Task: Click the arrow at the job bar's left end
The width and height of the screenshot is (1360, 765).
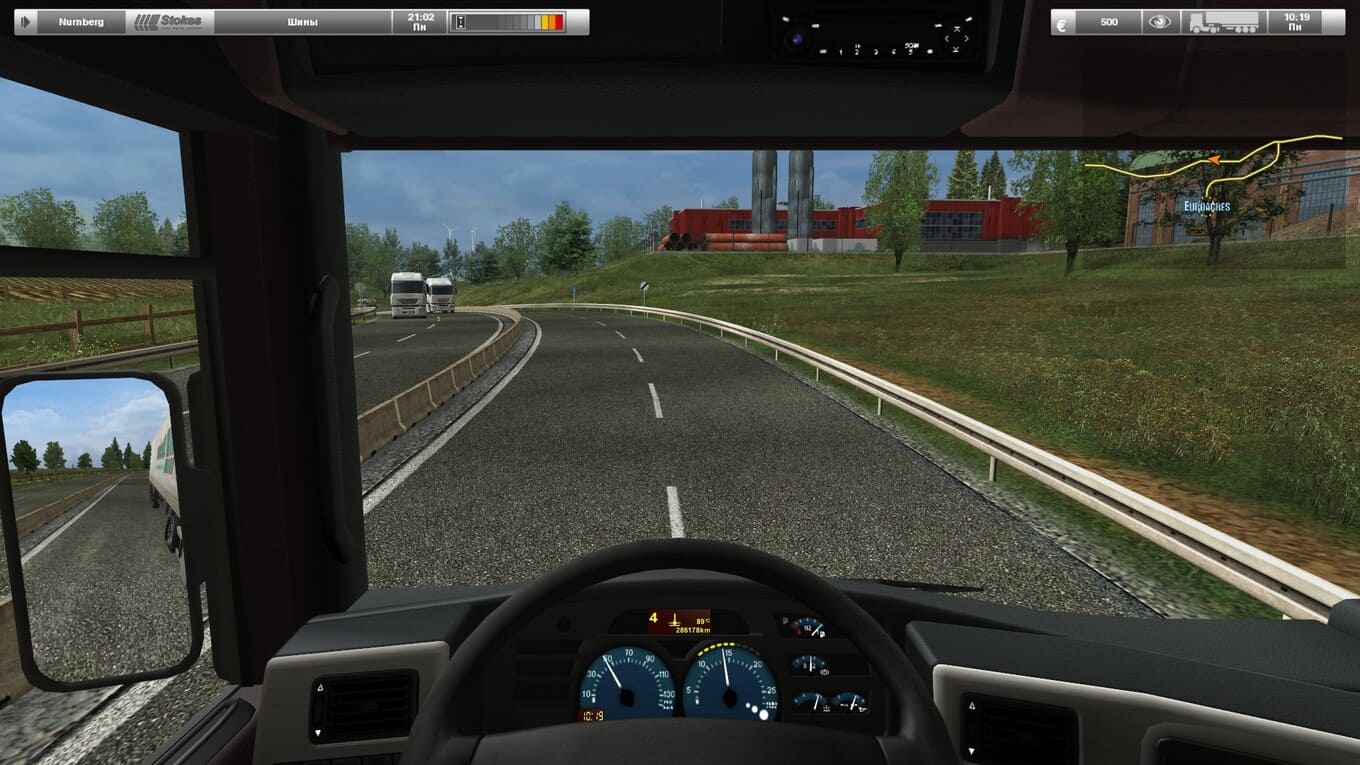Action: [25, 21]
